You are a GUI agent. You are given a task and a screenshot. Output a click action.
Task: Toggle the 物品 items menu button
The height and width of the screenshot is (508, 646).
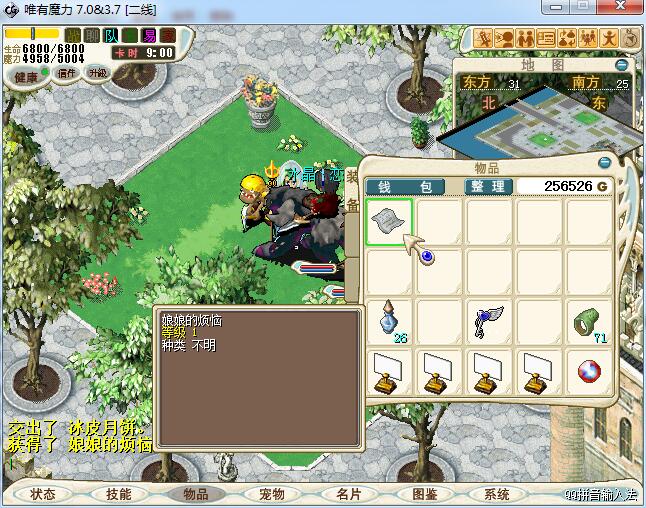[x=195, y=494]
